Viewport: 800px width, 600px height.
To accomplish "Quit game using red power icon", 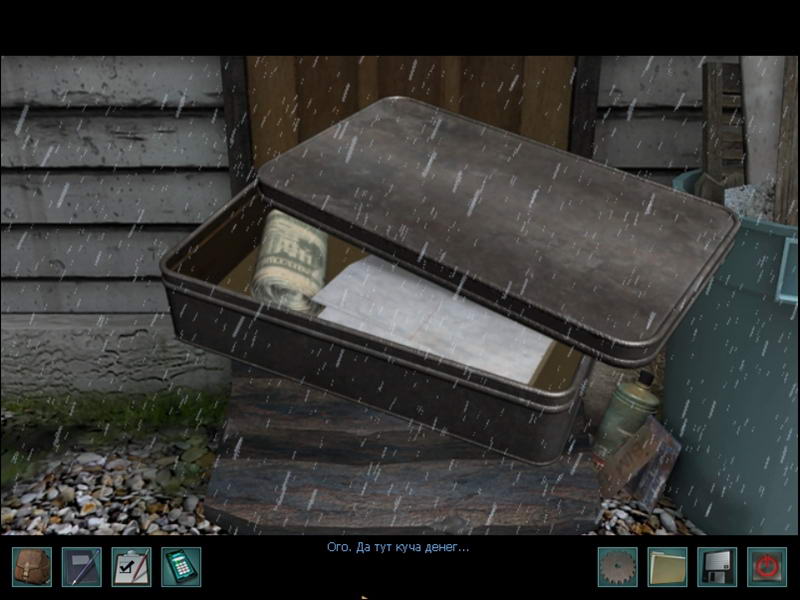I will click(766, 567).
